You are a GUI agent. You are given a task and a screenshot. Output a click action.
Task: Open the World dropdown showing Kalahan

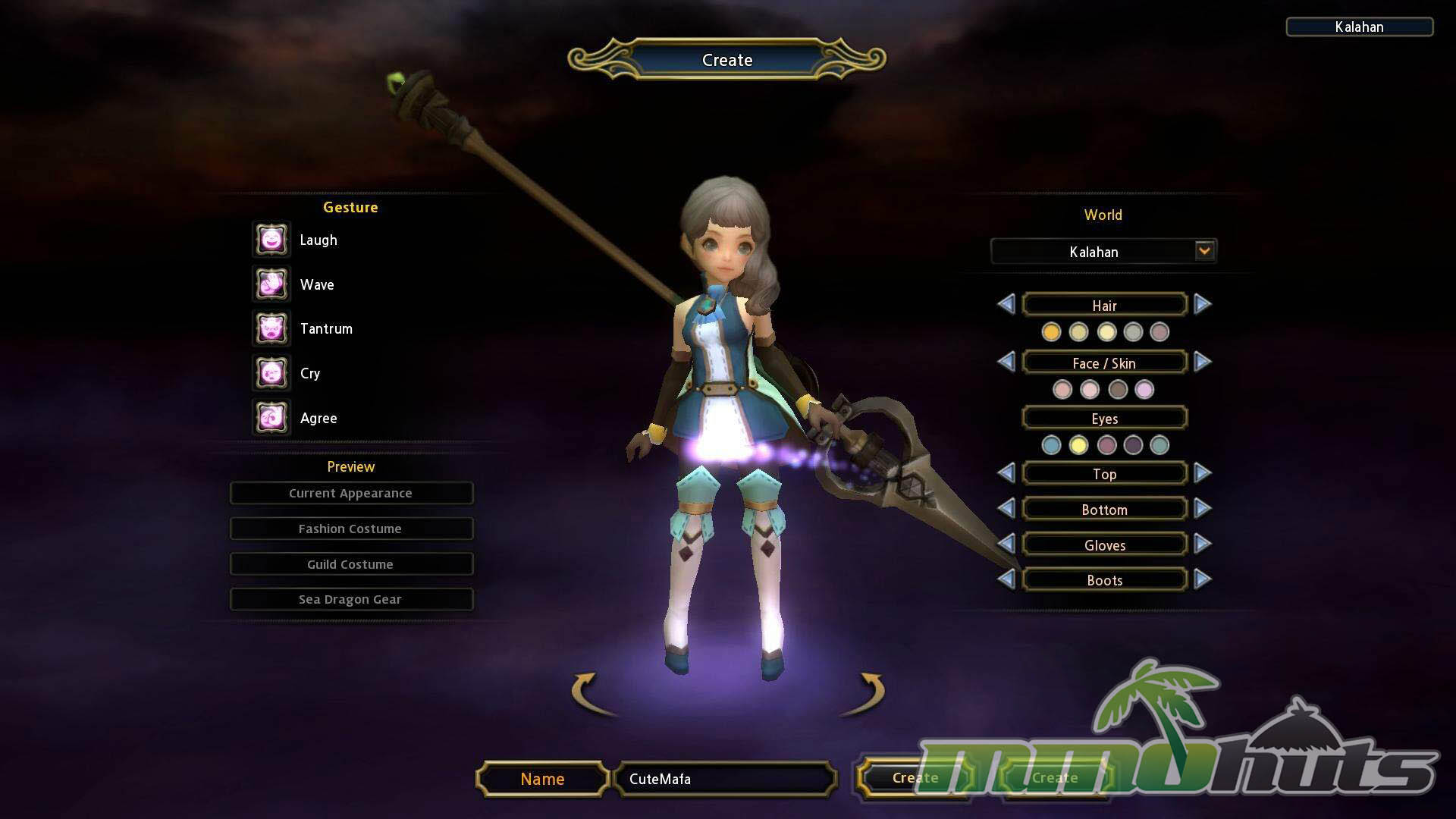1203,251
